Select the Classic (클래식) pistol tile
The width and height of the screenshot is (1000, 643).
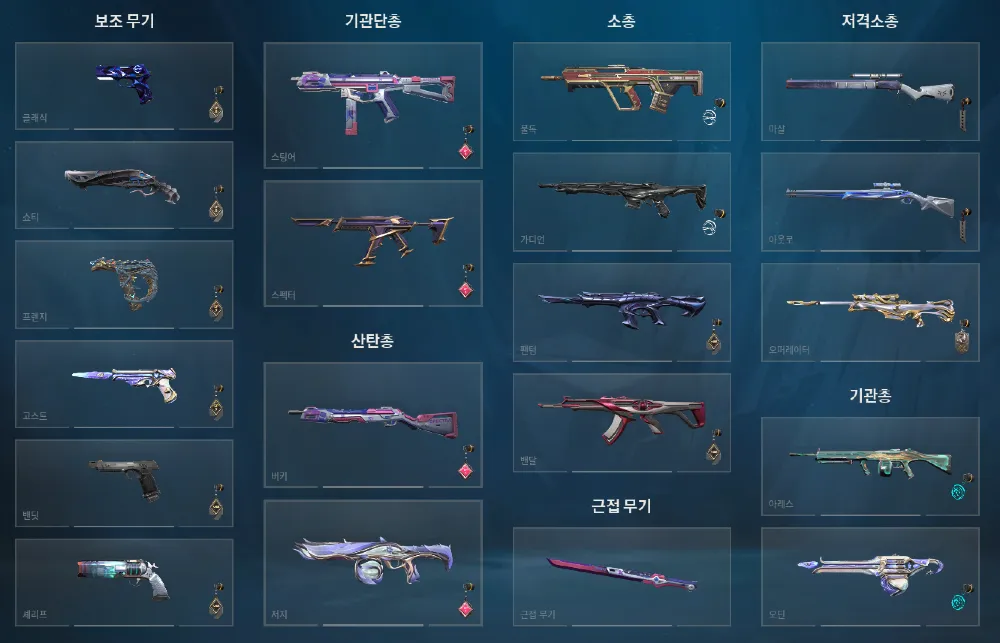tap(124, 85)
